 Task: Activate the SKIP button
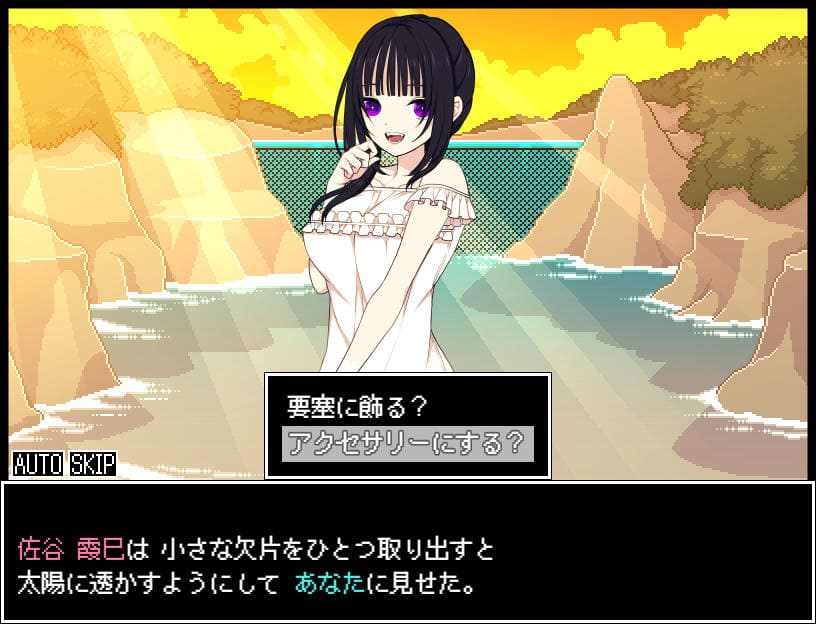[x=93, y=464]
